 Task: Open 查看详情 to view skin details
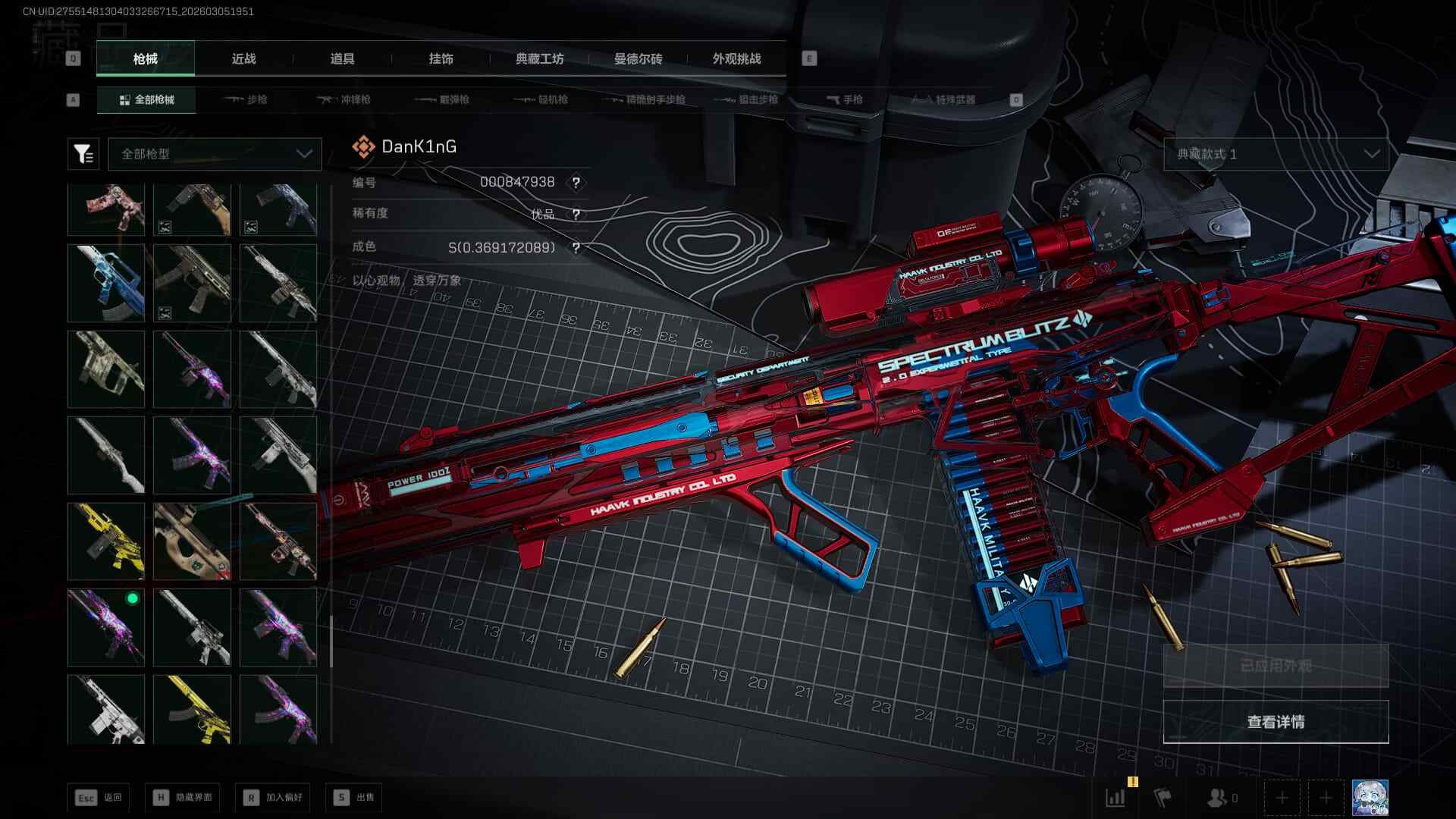[1276, 722]
